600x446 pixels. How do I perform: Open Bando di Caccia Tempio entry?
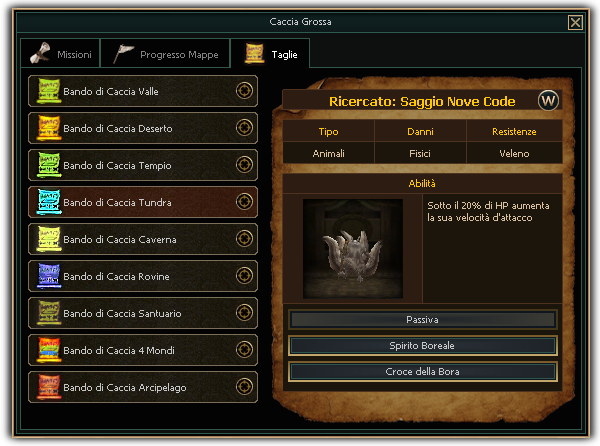click(x=142, y=165)
